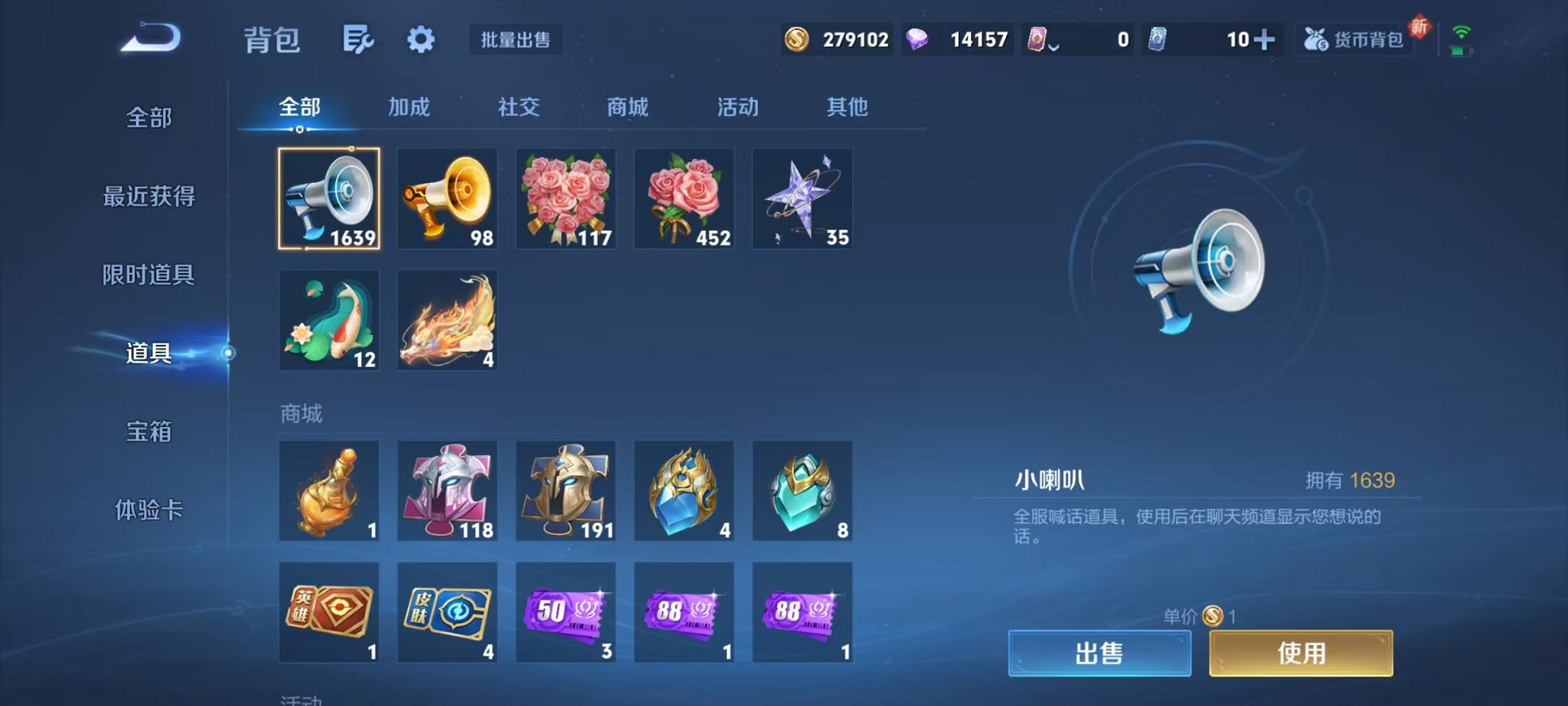This screenshot has width=1568, height=706.
Task: Switch to the 商城 tab
Action: (627, 108)
